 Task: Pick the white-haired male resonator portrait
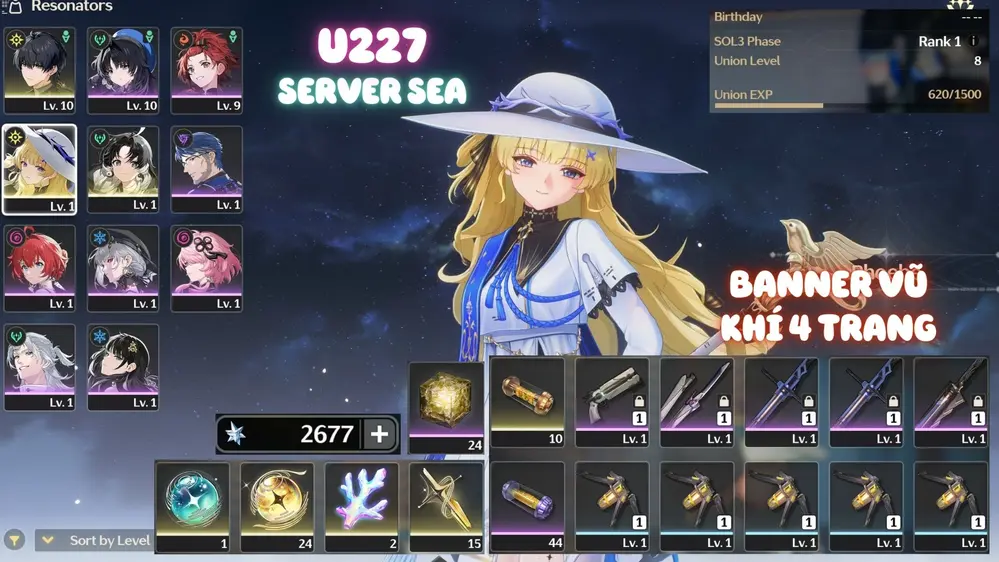click(40, 366)
